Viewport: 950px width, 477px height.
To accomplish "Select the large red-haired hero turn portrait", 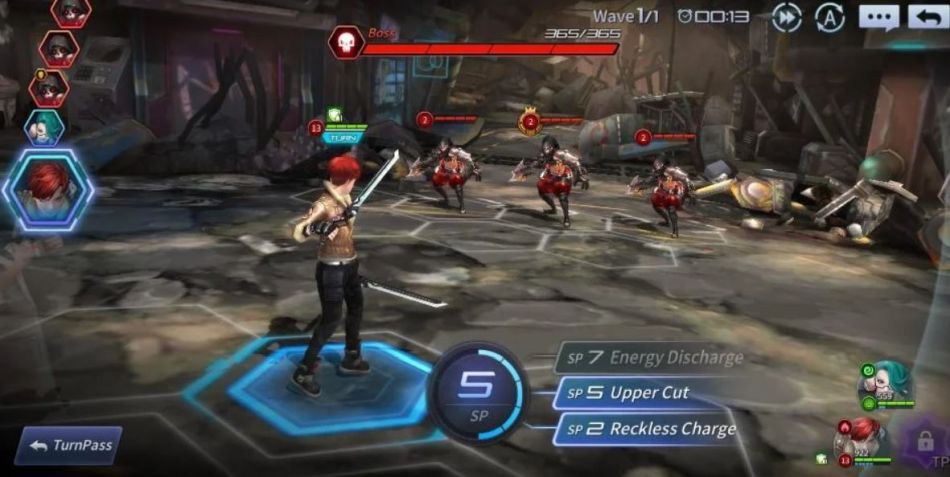I will (x=47, y=190).
